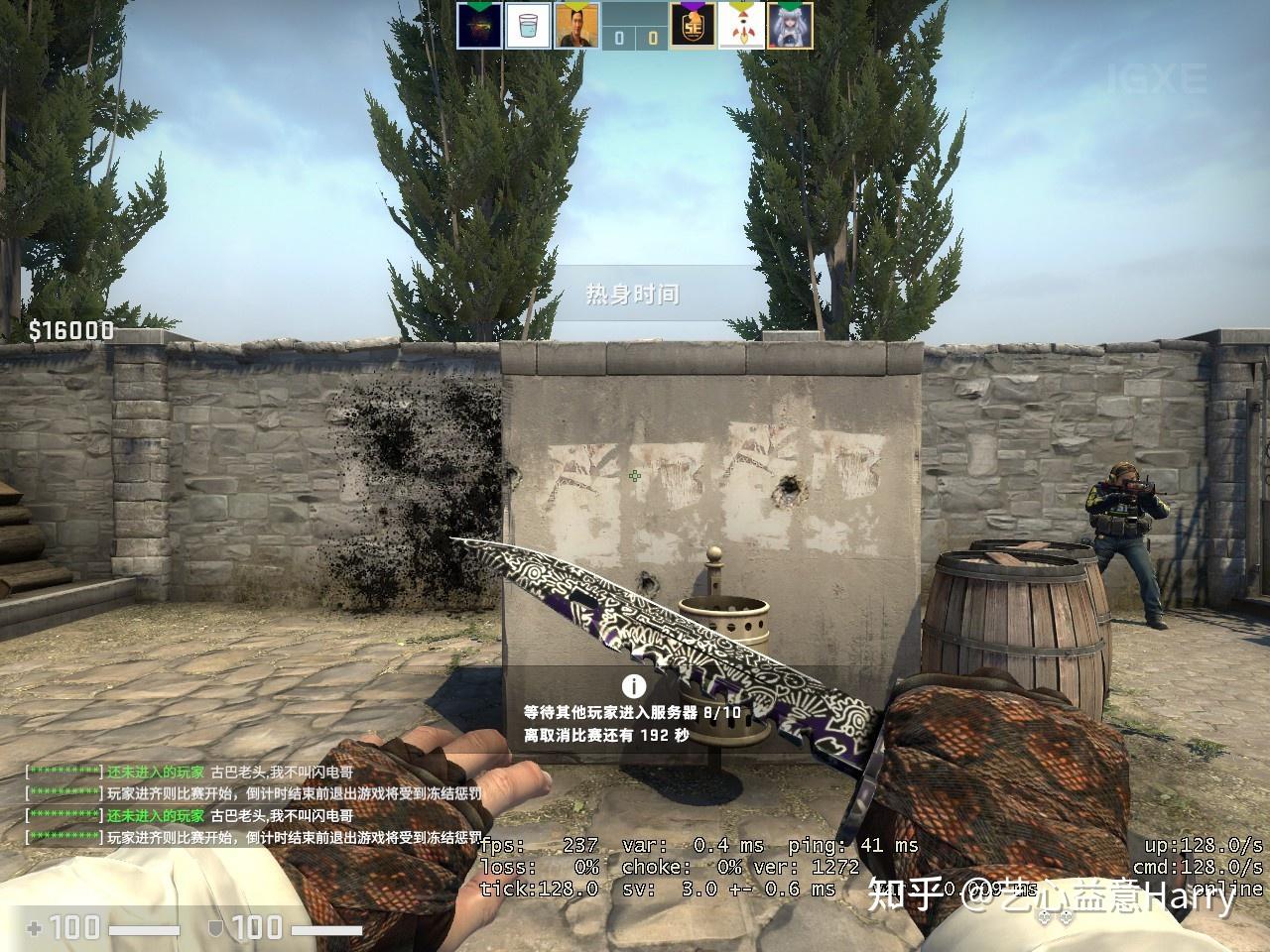
Task: Click the green ready marker above first avatar
Action: click(479, 4)
